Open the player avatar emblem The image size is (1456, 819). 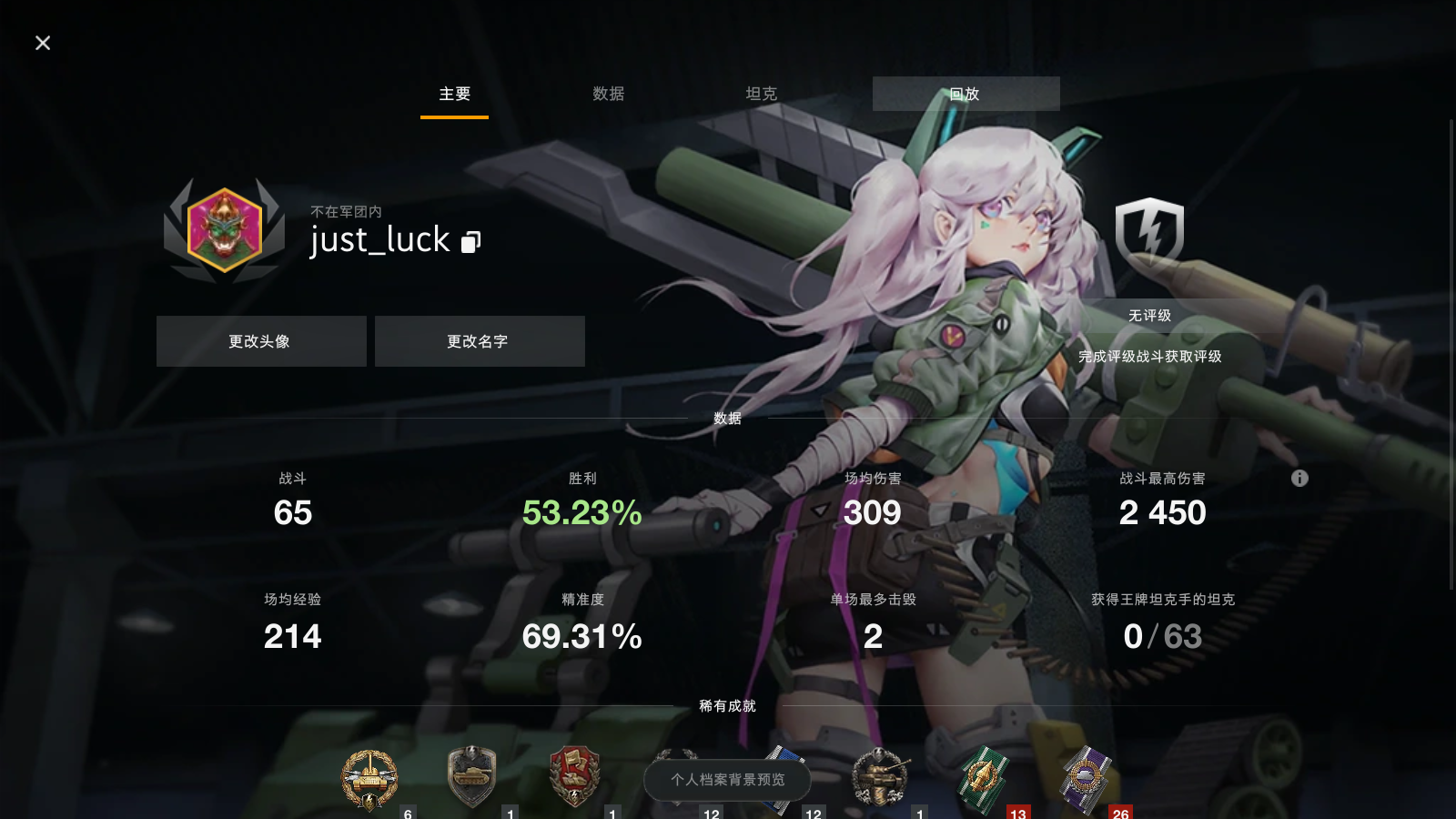(225, 230)
